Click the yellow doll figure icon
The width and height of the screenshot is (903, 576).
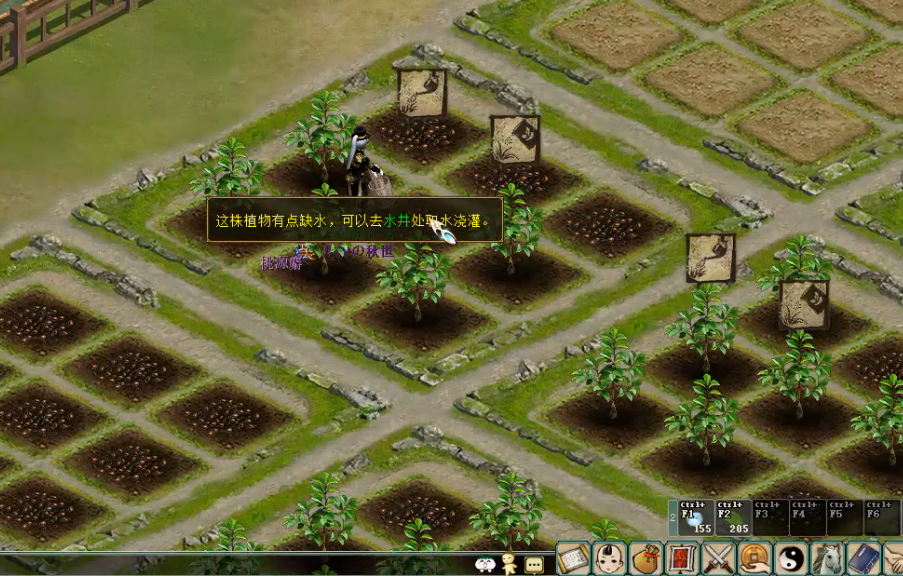click(510, 563)
